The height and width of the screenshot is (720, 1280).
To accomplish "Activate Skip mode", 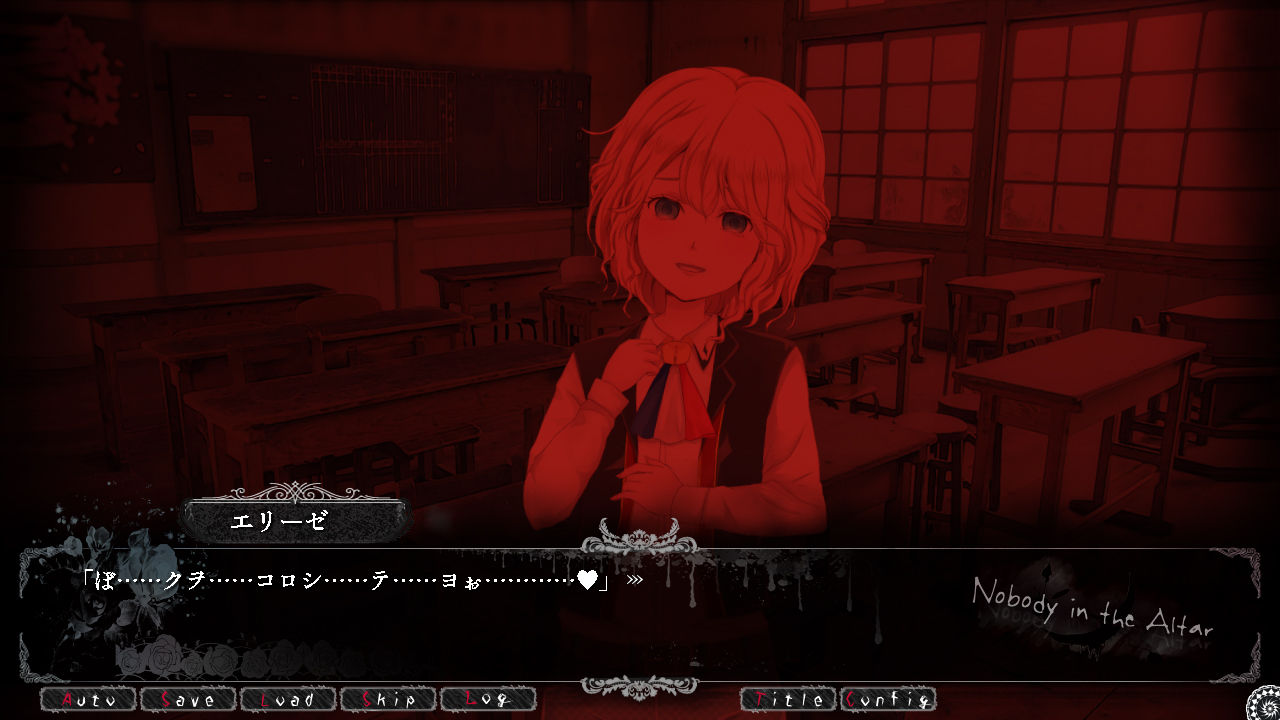I will (387, 699).
